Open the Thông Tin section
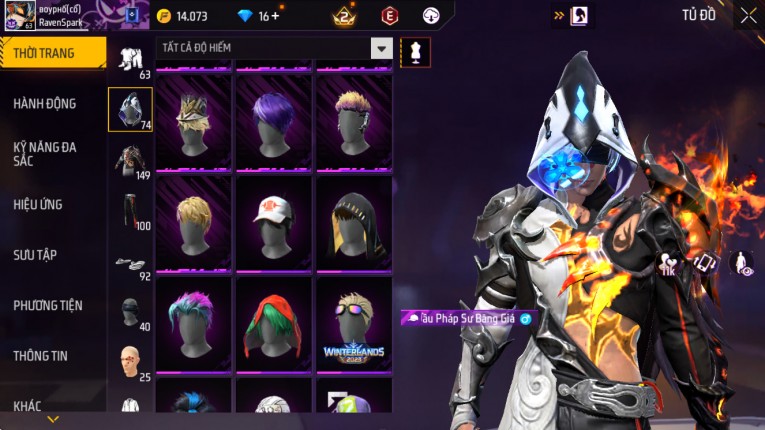The height and width of the screenshot is (430, 765). coord(41,355)
